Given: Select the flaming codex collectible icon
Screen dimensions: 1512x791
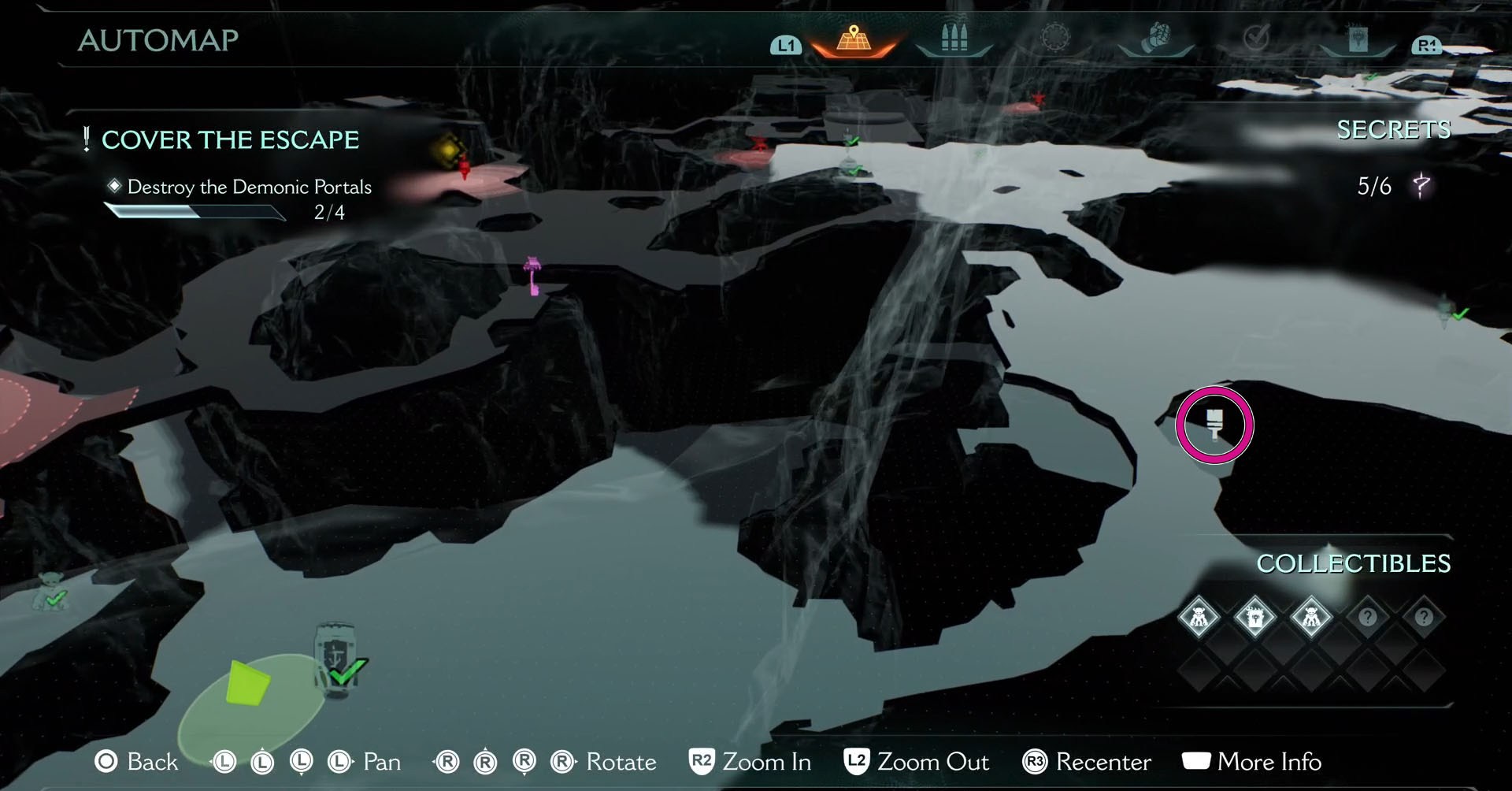Looking at the screenshot, I should pos(1254,617).
